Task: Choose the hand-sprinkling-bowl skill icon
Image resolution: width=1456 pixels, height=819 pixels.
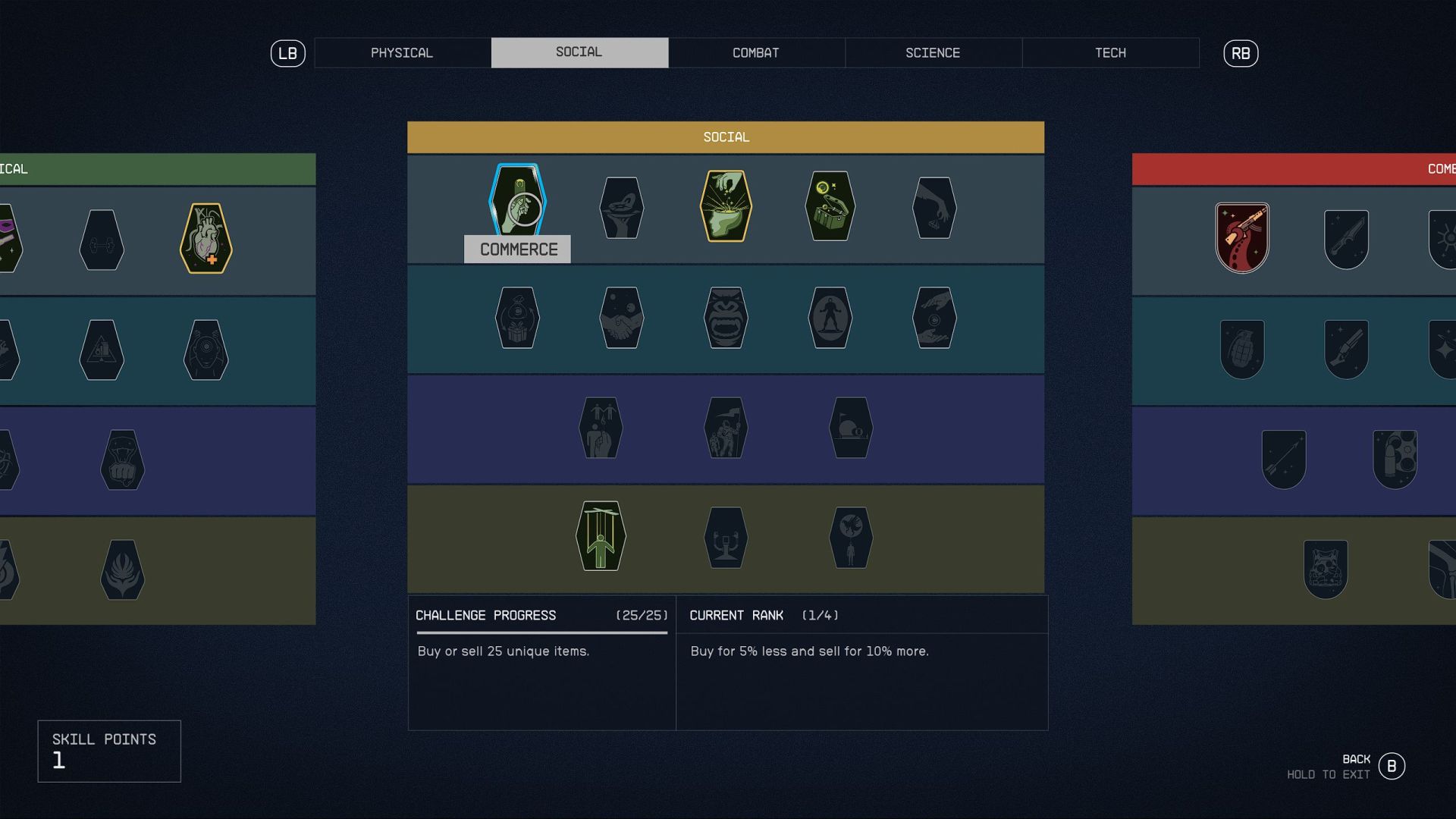Action: tap(726, 206)
